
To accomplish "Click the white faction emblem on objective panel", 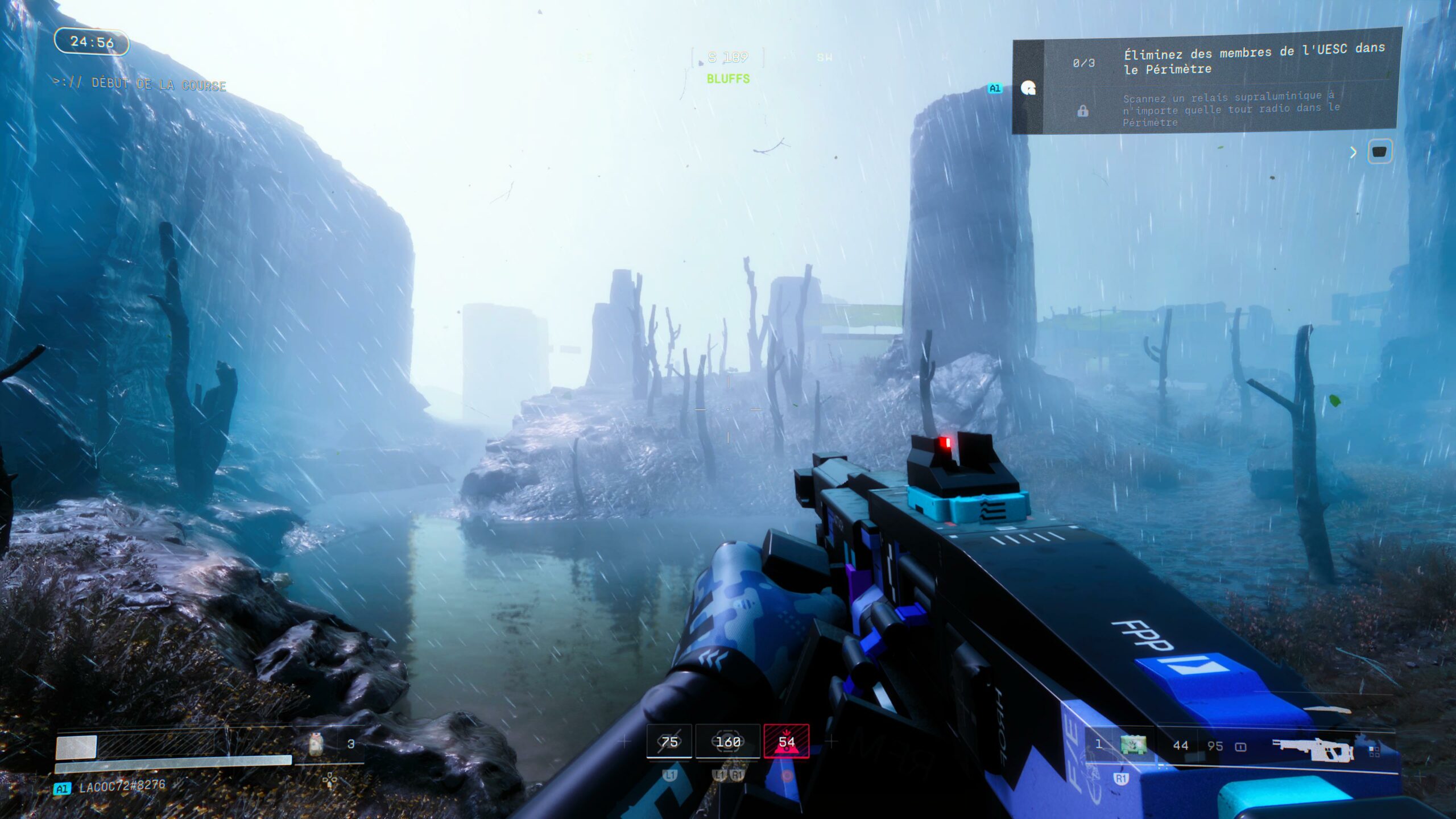I will [x=1028, y=89].
